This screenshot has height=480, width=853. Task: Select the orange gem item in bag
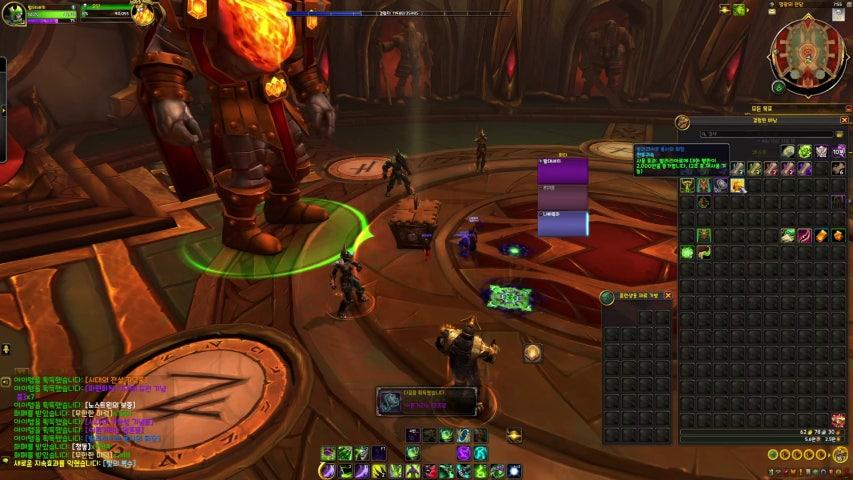coord(838,236)
